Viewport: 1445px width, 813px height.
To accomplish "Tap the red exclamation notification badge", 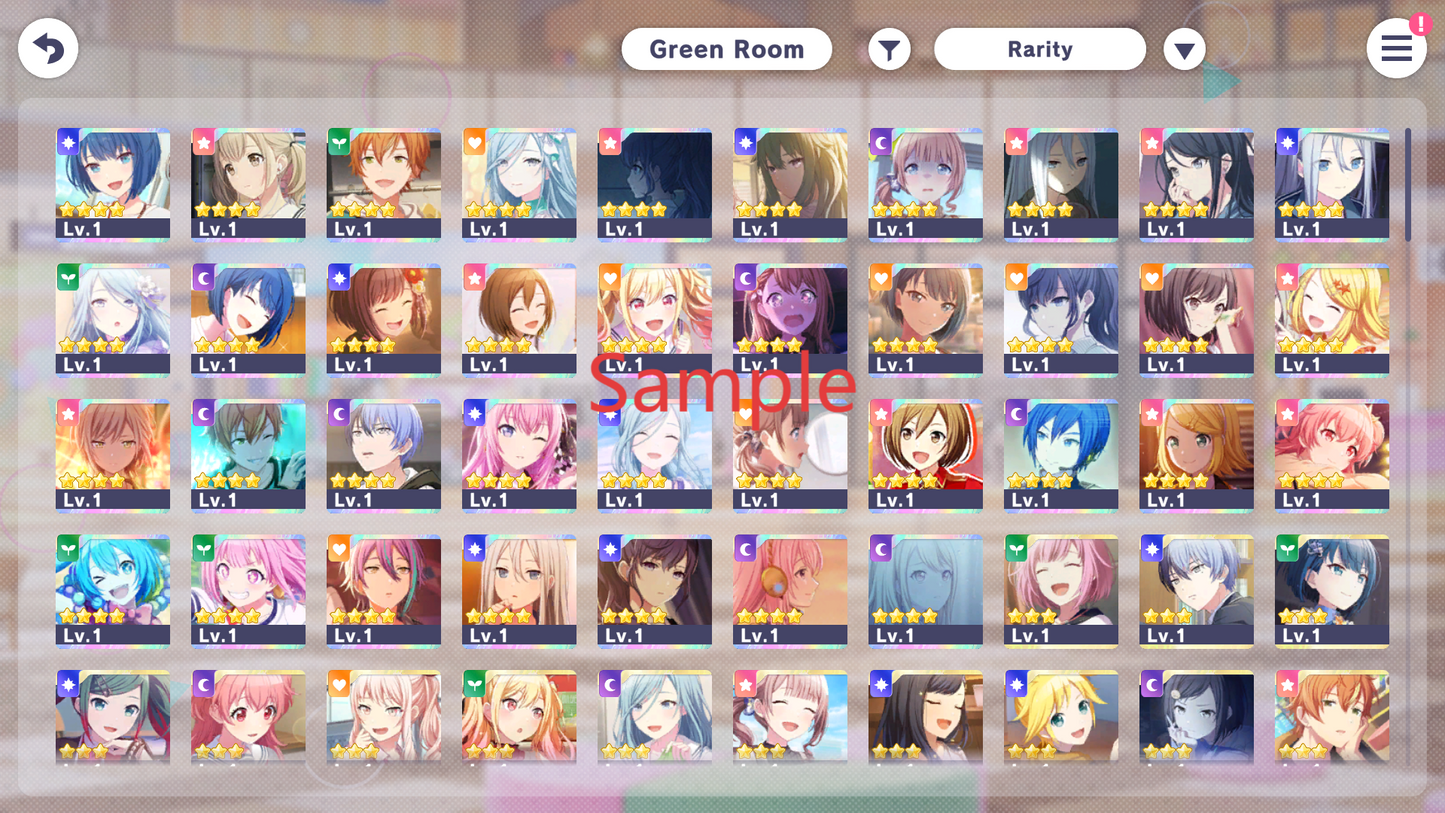I will [1421, 24].
